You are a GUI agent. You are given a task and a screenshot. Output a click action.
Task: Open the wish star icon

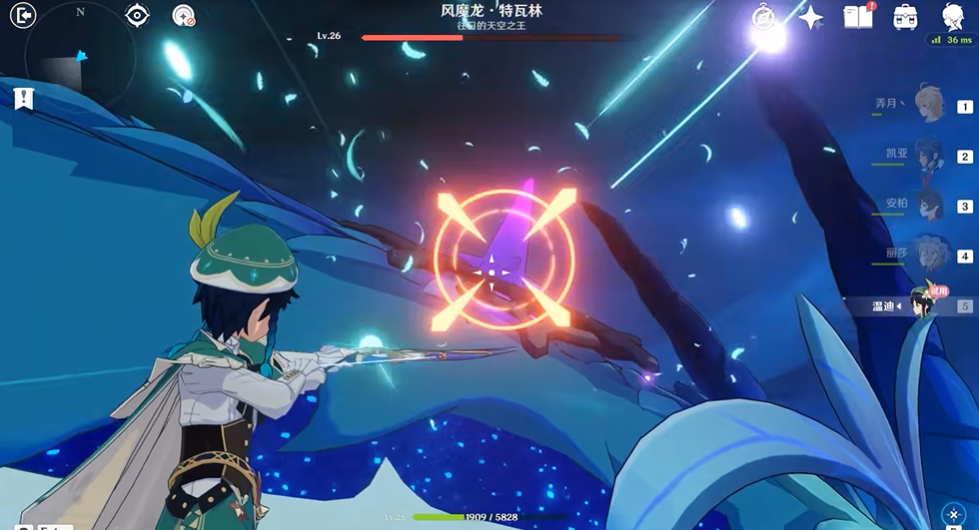coord(811,17)
